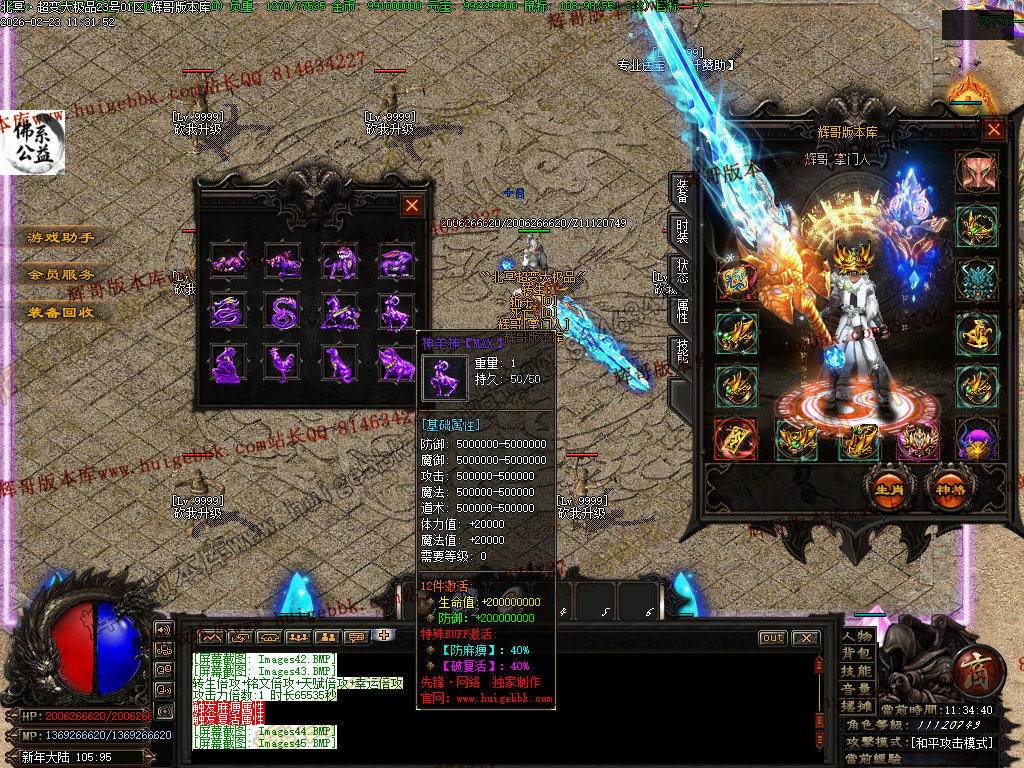Image resolution: width=1024 pixels, height=768 pixels.
Task: Switch to the 状态 status tab
Action: 681,272
